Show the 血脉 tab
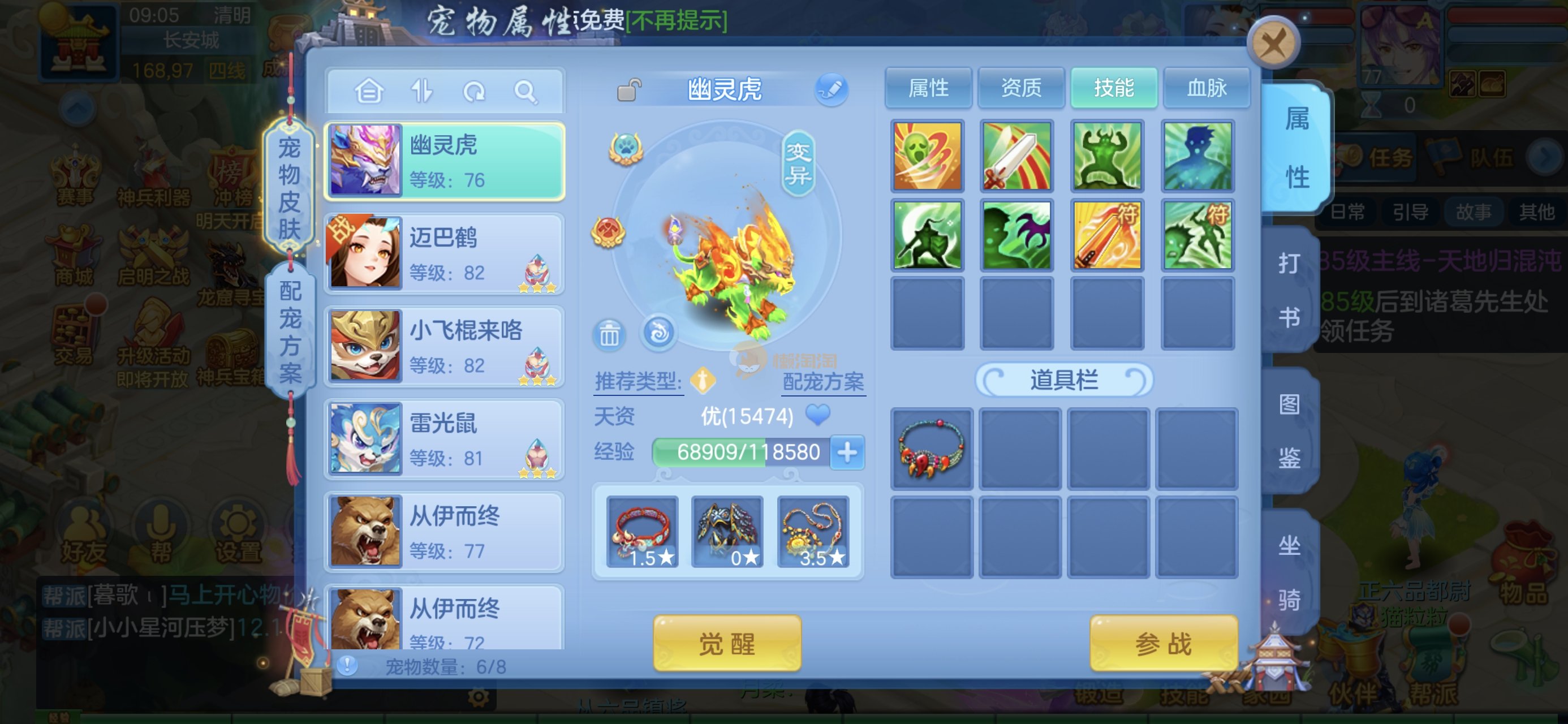Screen dimensions: 1568x724 click(x=1207, y=88)
